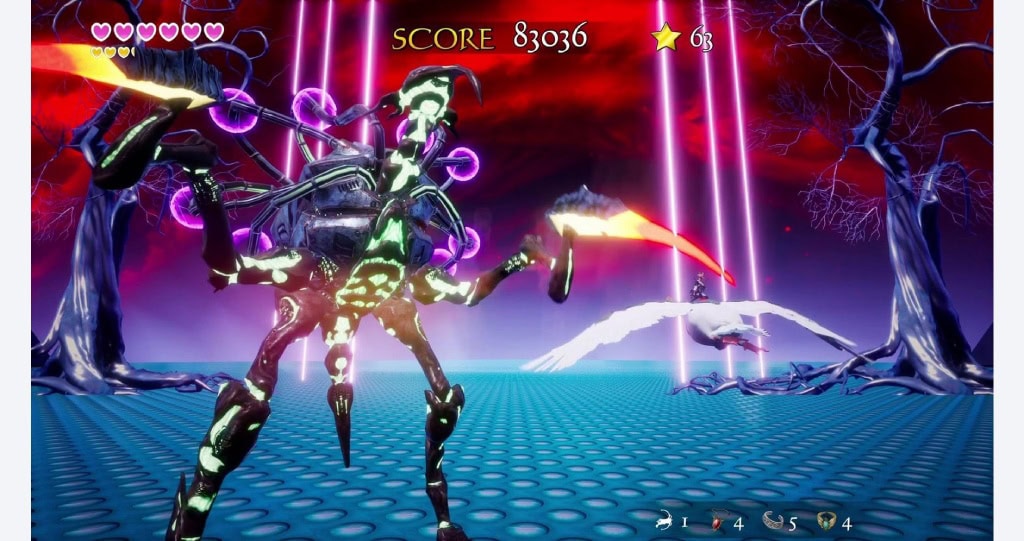1024x541 pixels.
Task: Click the yellow star collectible icon
Action: [x=666, y=38]
